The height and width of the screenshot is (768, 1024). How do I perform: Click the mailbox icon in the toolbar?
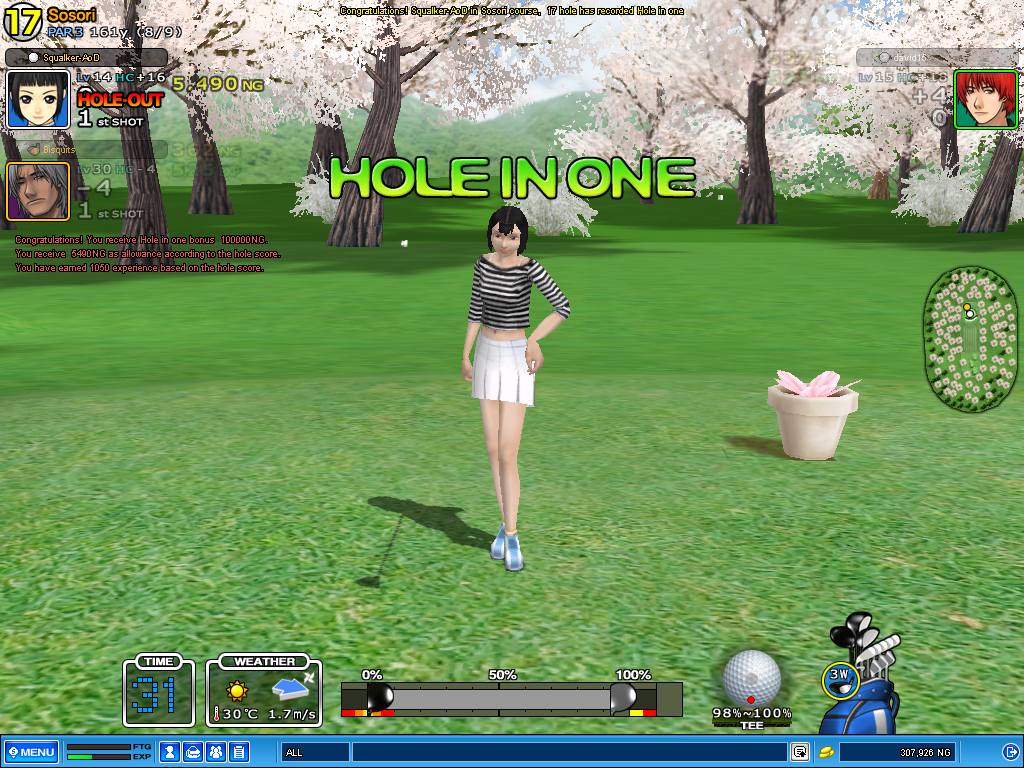click(193, 752)
